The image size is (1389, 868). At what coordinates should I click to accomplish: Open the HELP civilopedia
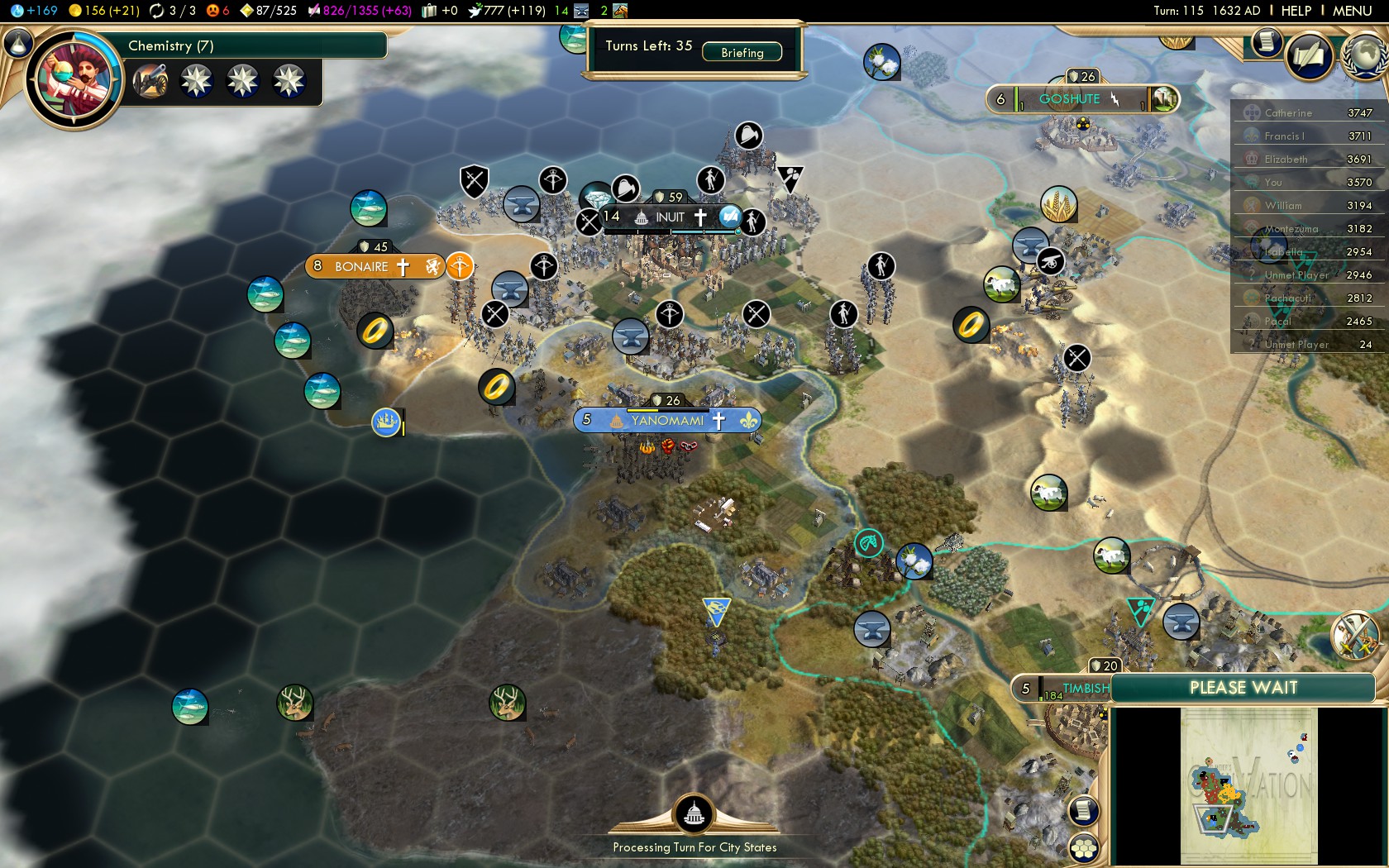[x=1296, y=11]
